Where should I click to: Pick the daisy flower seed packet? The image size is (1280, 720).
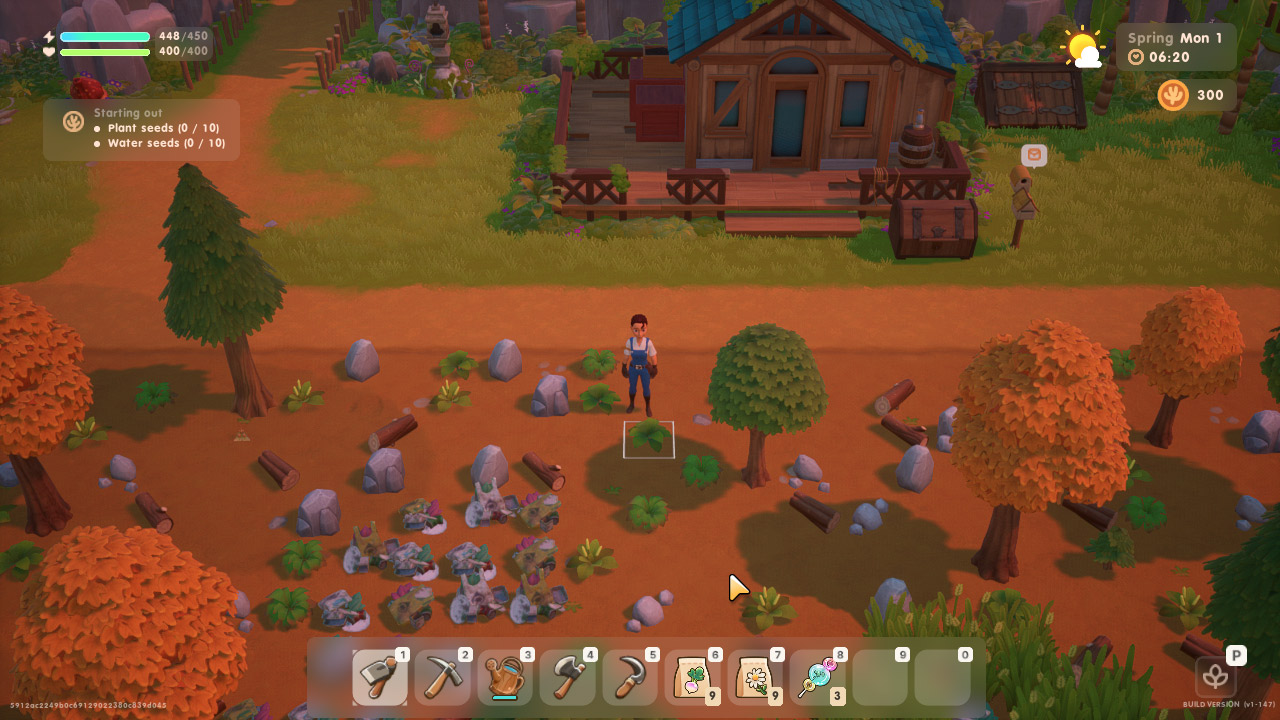(x=755, y=678)
